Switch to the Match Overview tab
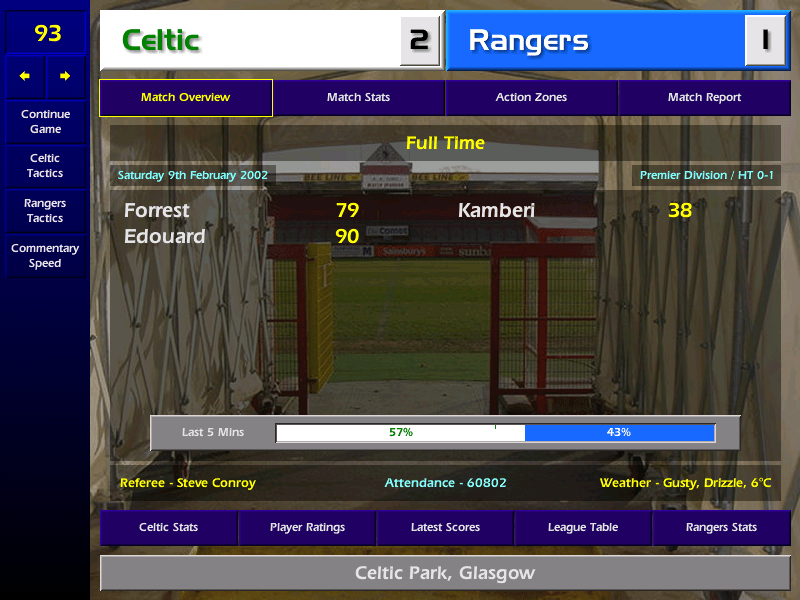 point(185,98)
